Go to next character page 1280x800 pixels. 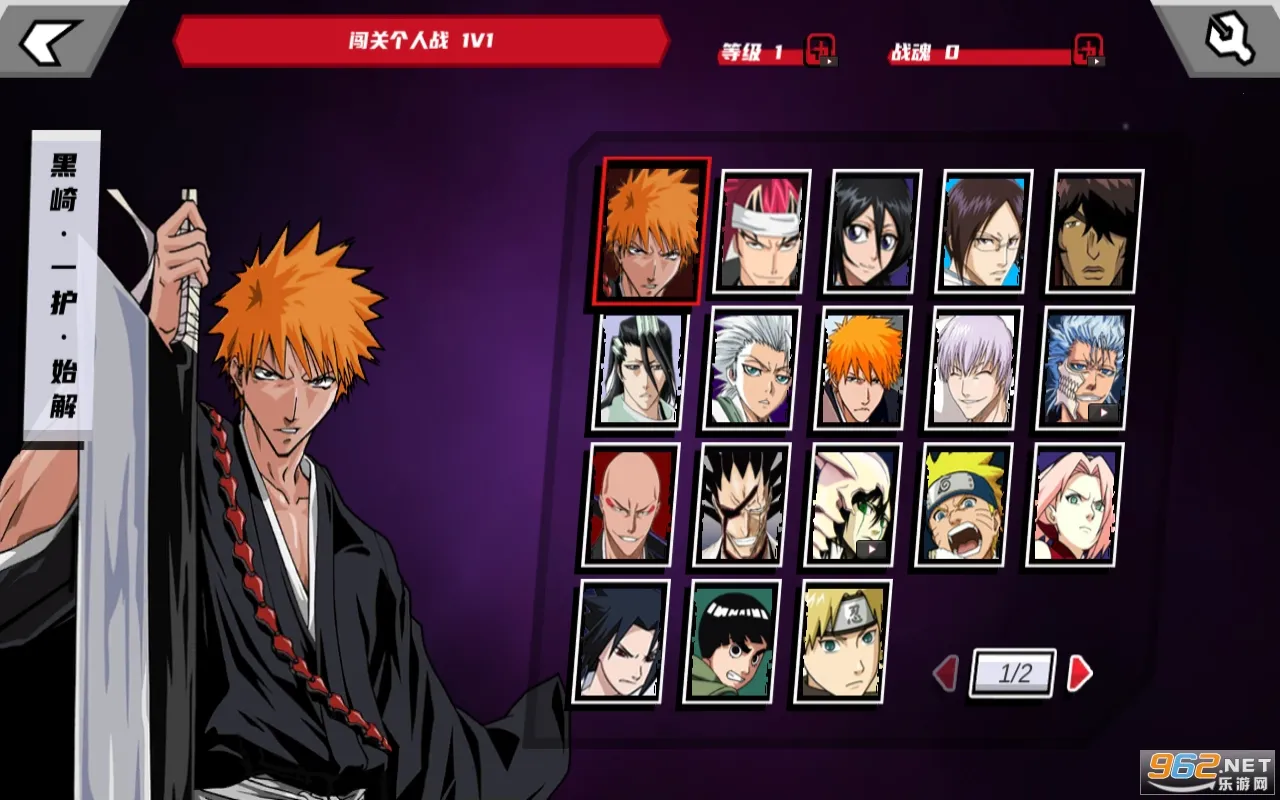[1080, 673]
